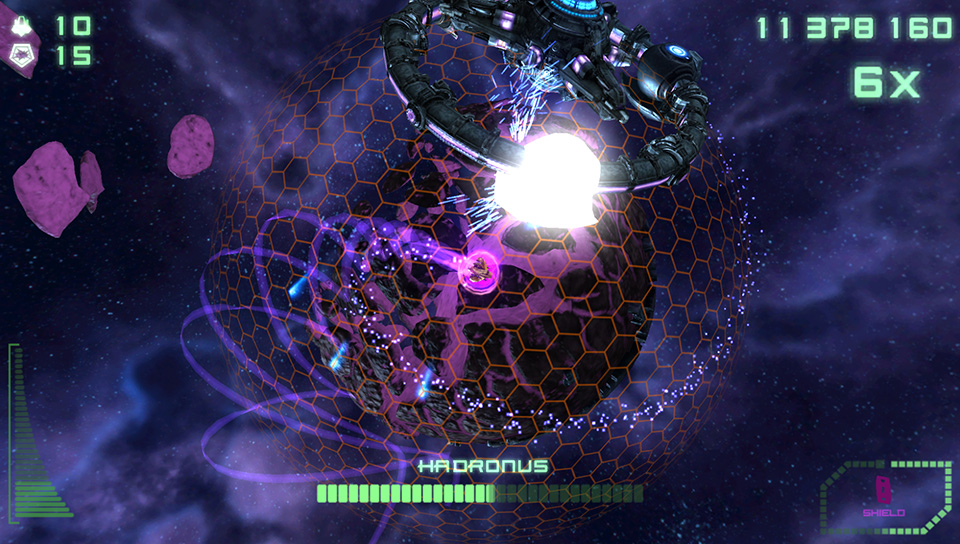This screenshot has height=544, width=960.
Task: Activate the Shield indicator icon
Action: 884,492
